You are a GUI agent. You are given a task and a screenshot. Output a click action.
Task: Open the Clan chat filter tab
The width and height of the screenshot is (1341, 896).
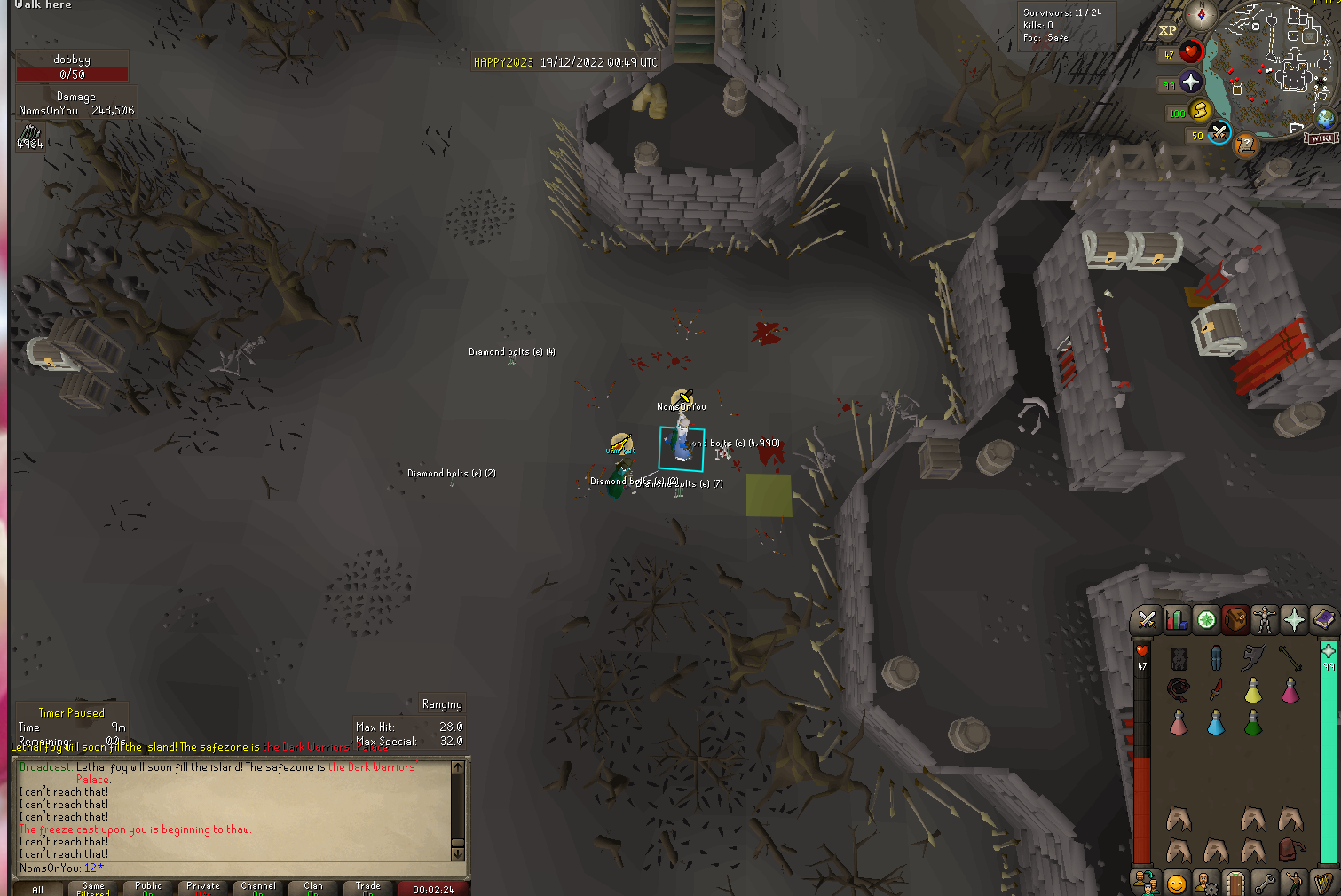(313, 887)
